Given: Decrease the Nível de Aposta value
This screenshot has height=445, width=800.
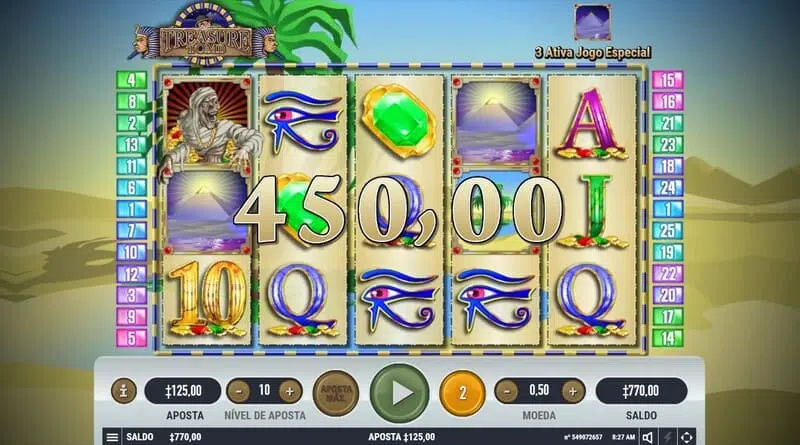Looking at the screenshot, I should pos(237,391).
